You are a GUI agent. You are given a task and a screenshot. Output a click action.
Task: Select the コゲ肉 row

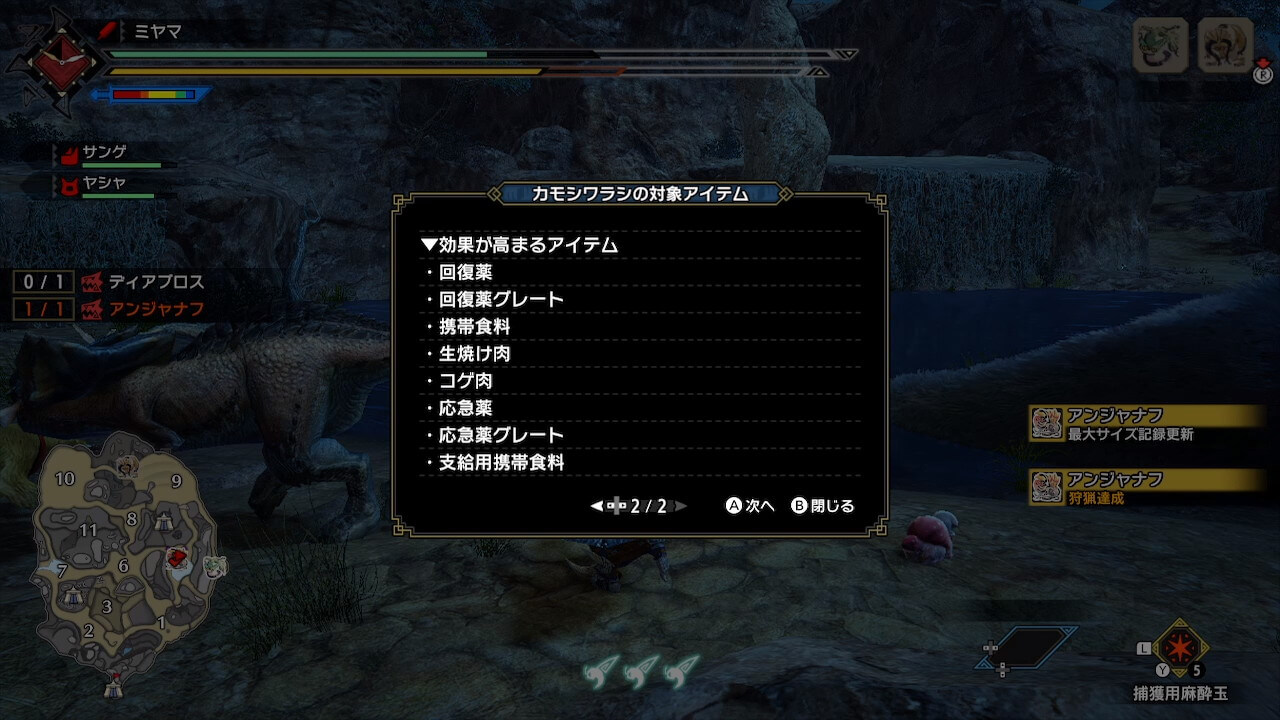[x=466, y=381]
